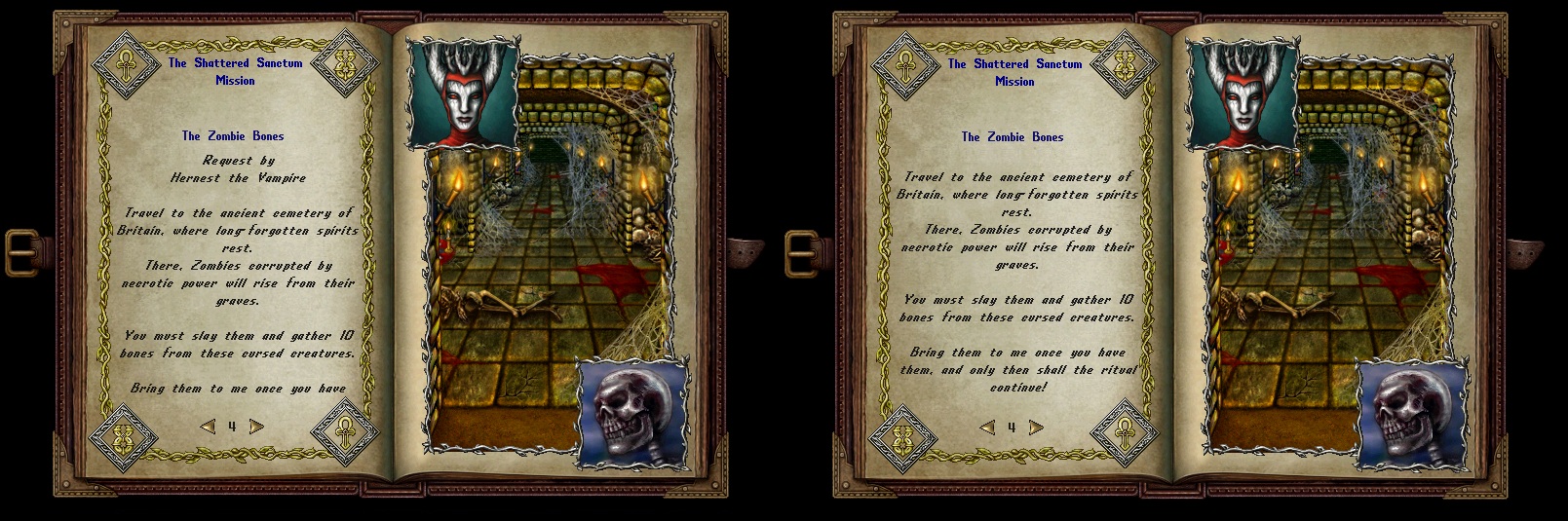The width and height of the screenshot is (1568, 521).
Task: Go to next page in book showing "Request by"
Action: coord(256,427)
